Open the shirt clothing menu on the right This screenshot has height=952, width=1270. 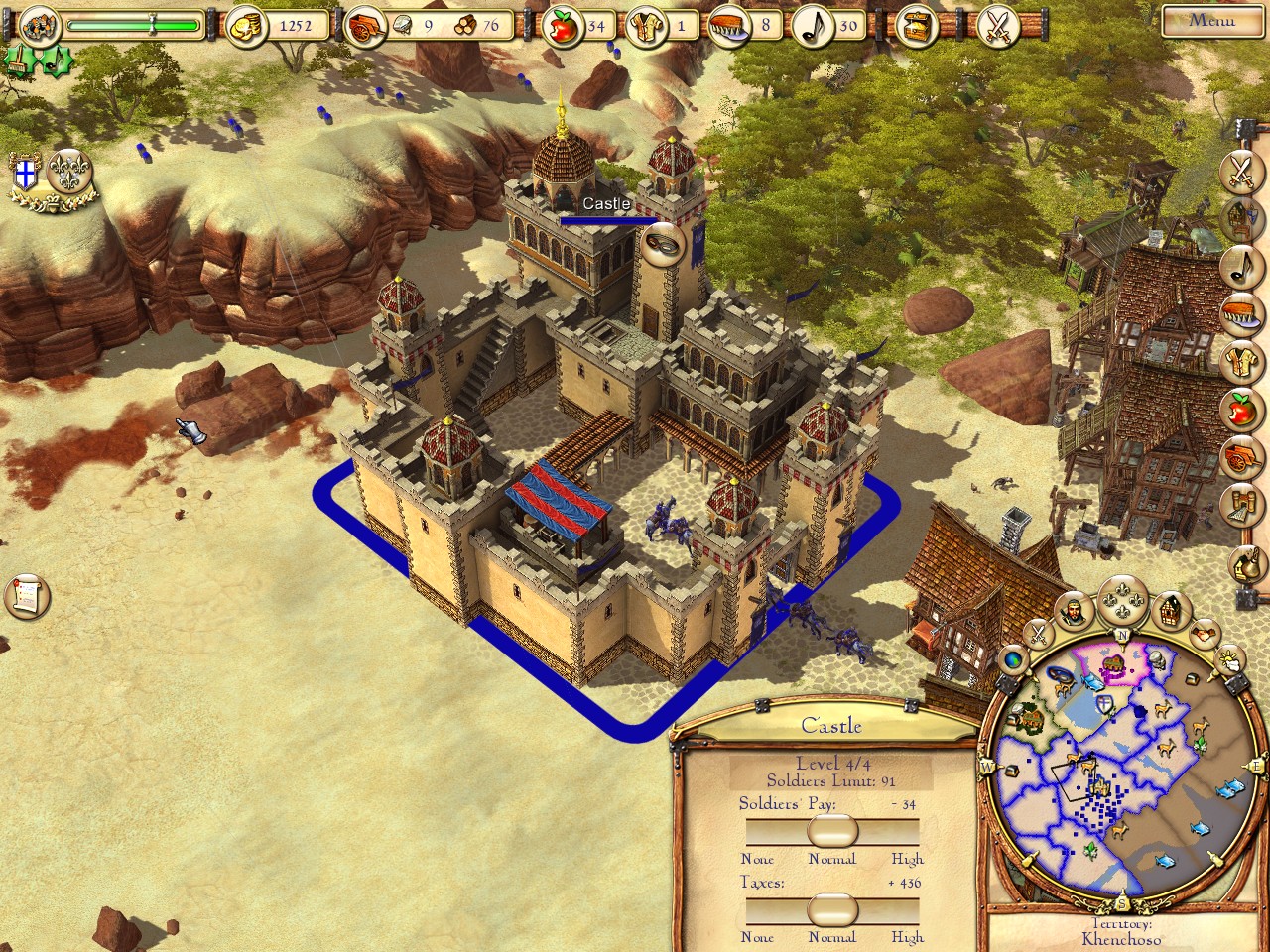(x=1240, y=359)
